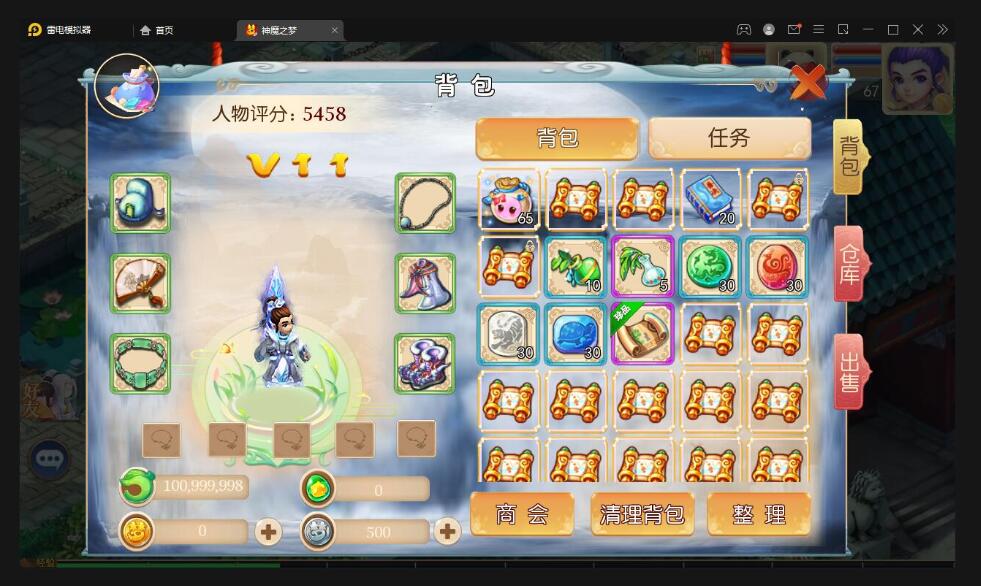The width and height of the screenshot is (981, 586).
Task: Click the treasure map scroll with green ribbon
Action: [643, 334]
